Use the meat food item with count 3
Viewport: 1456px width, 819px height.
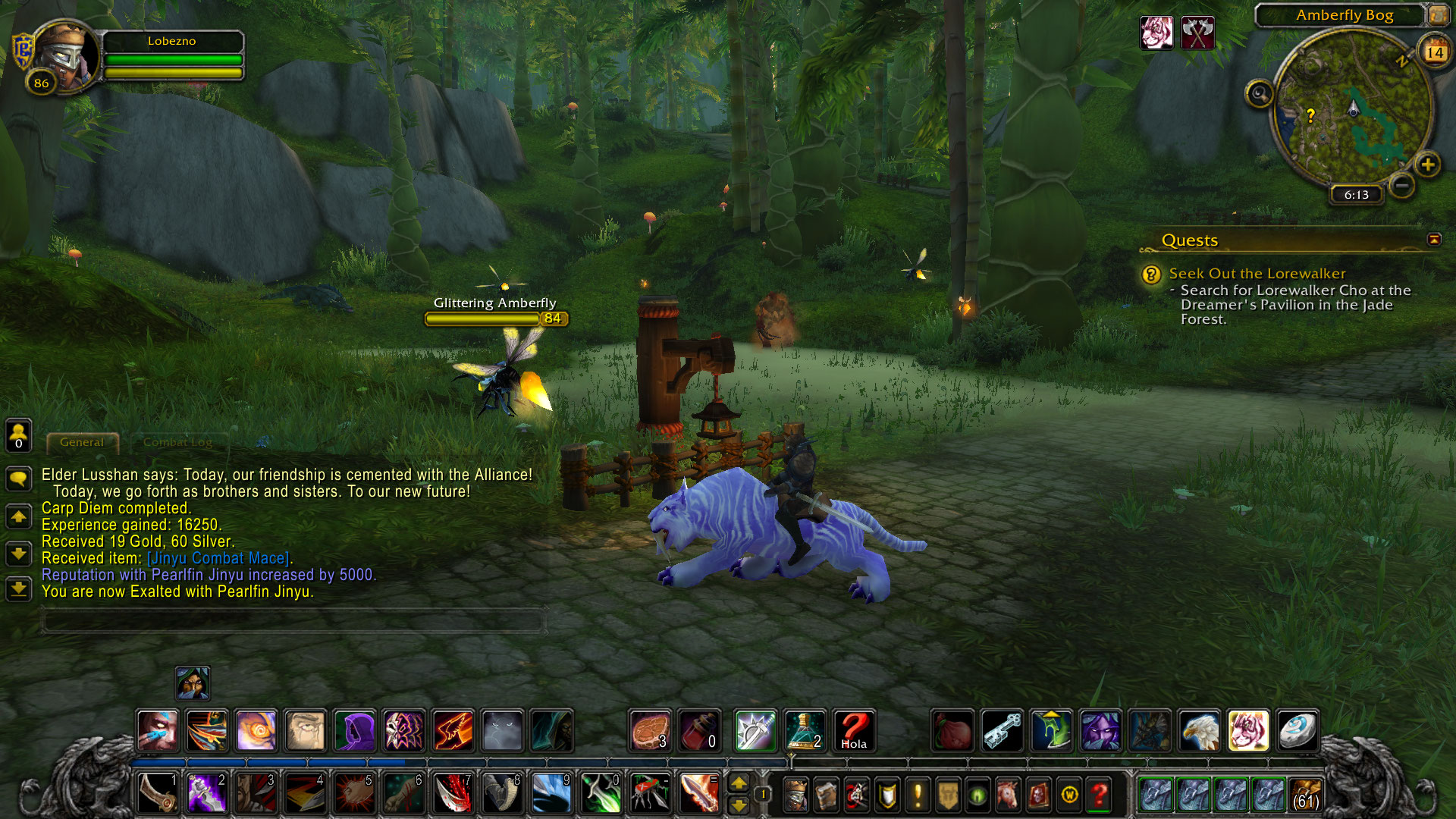tap(650, 730)
